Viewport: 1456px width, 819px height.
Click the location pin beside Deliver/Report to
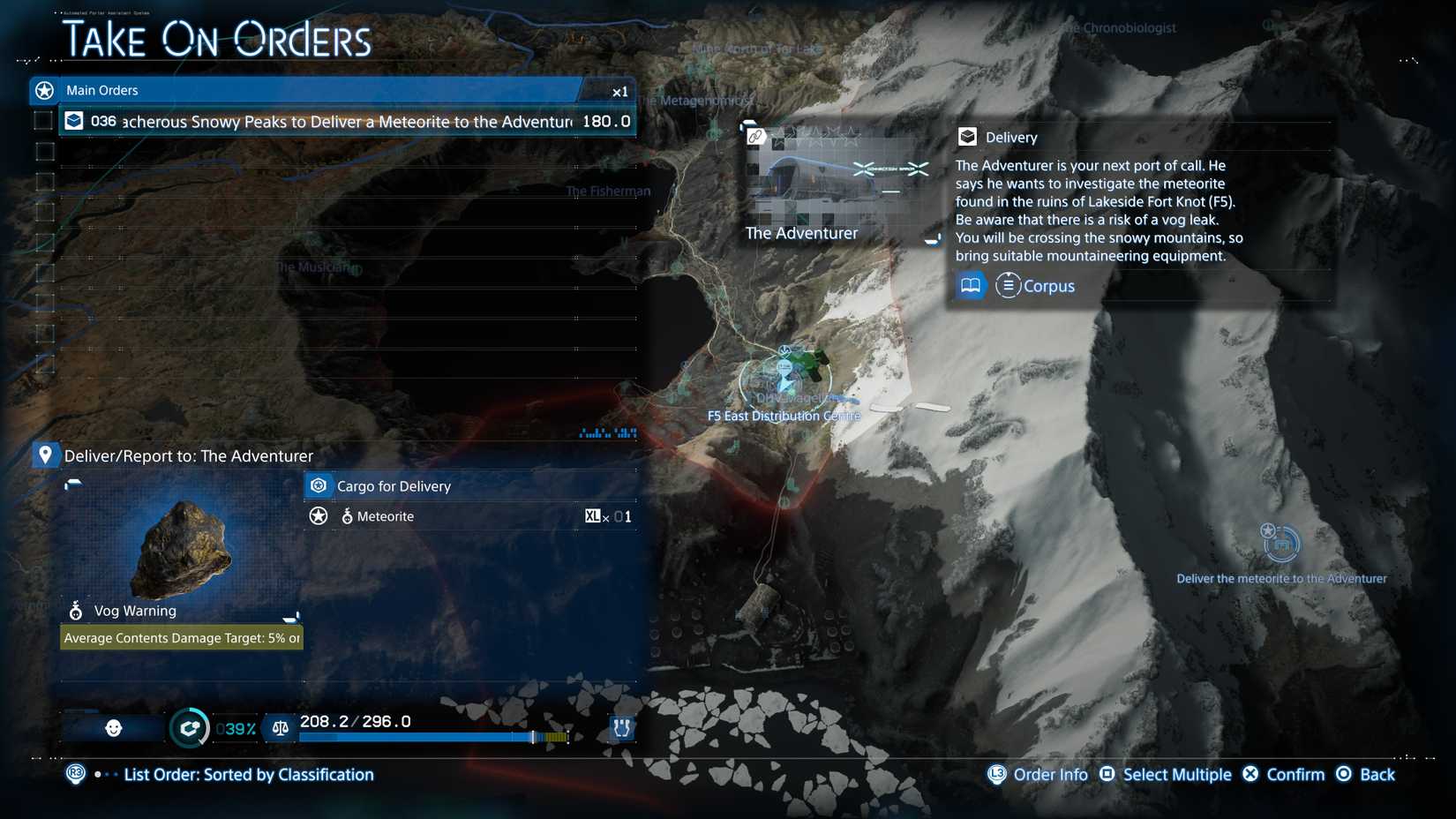point(44,455)
